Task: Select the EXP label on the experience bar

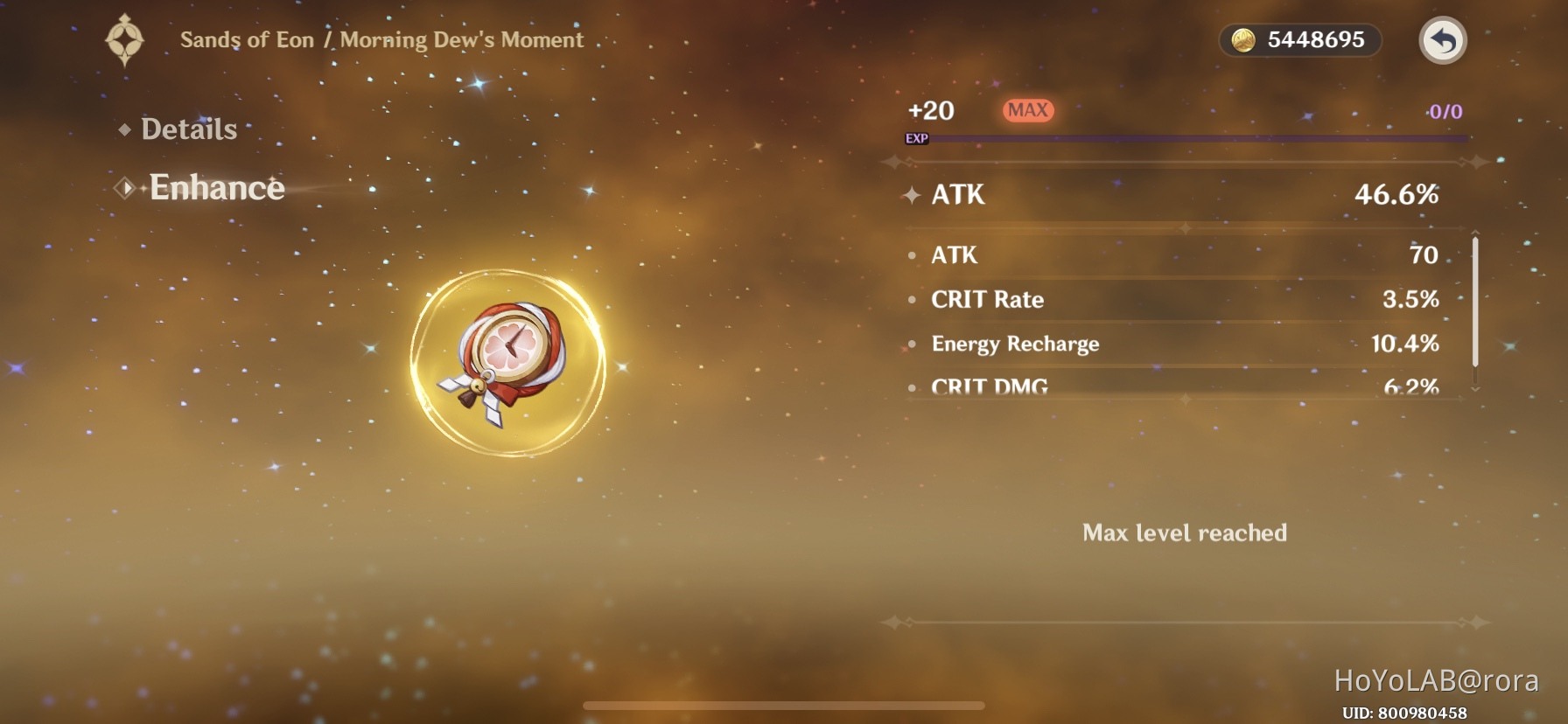Action: pyautogui.click(x=915, y=137)
